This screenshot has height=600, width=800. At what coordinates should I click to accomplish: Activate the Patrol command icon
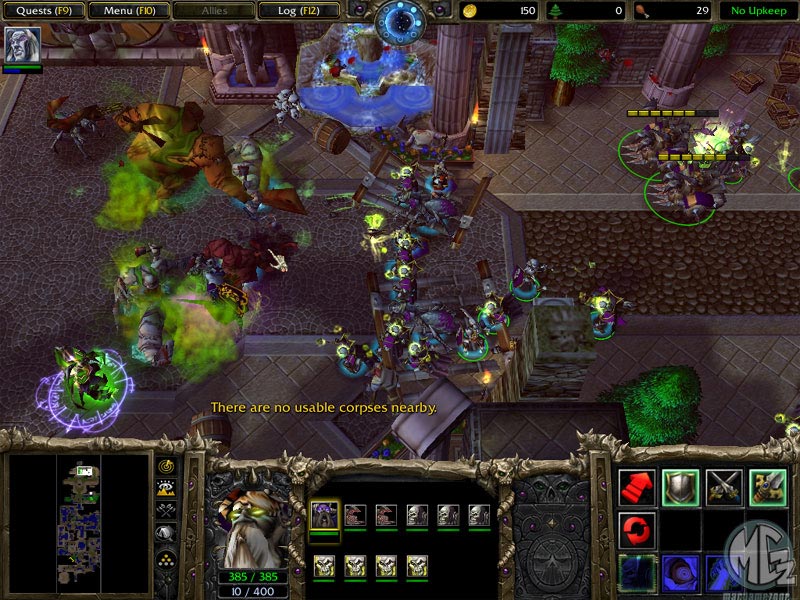point(768,487)
